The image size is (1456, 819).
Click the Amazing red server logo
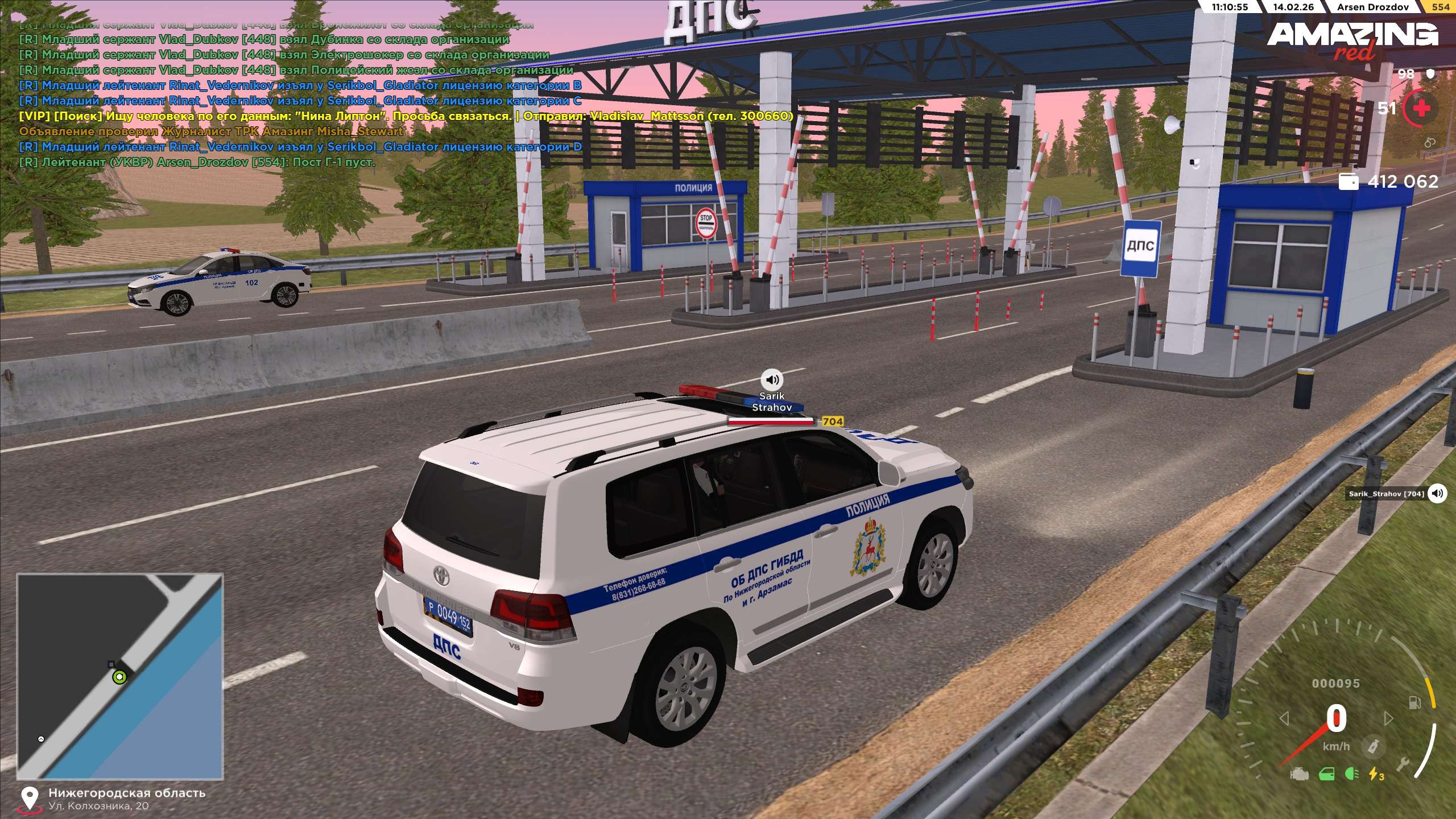pos(1352,40)
